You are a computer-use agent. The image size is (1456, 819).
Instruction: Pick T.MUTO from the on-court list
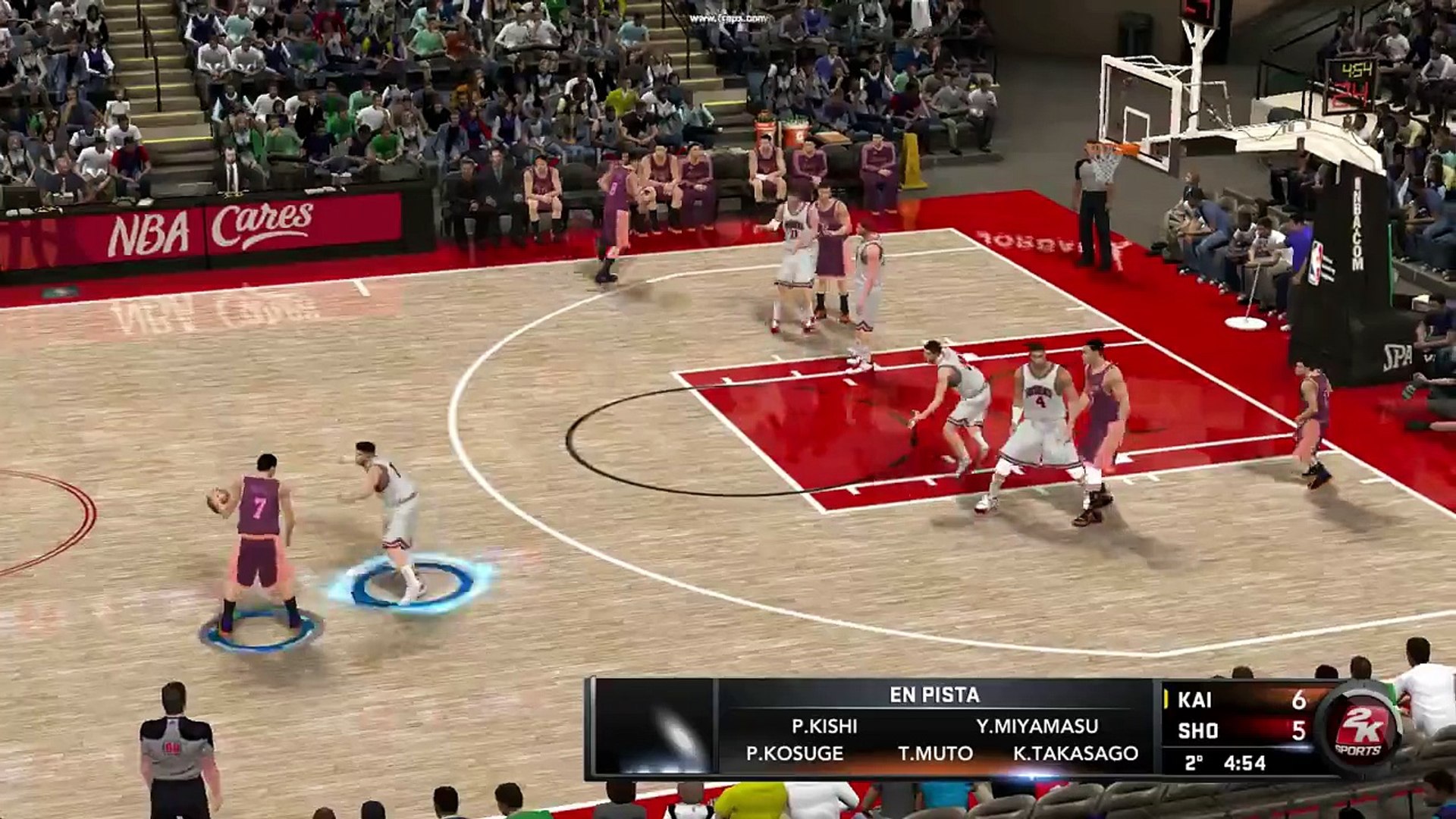935,754
